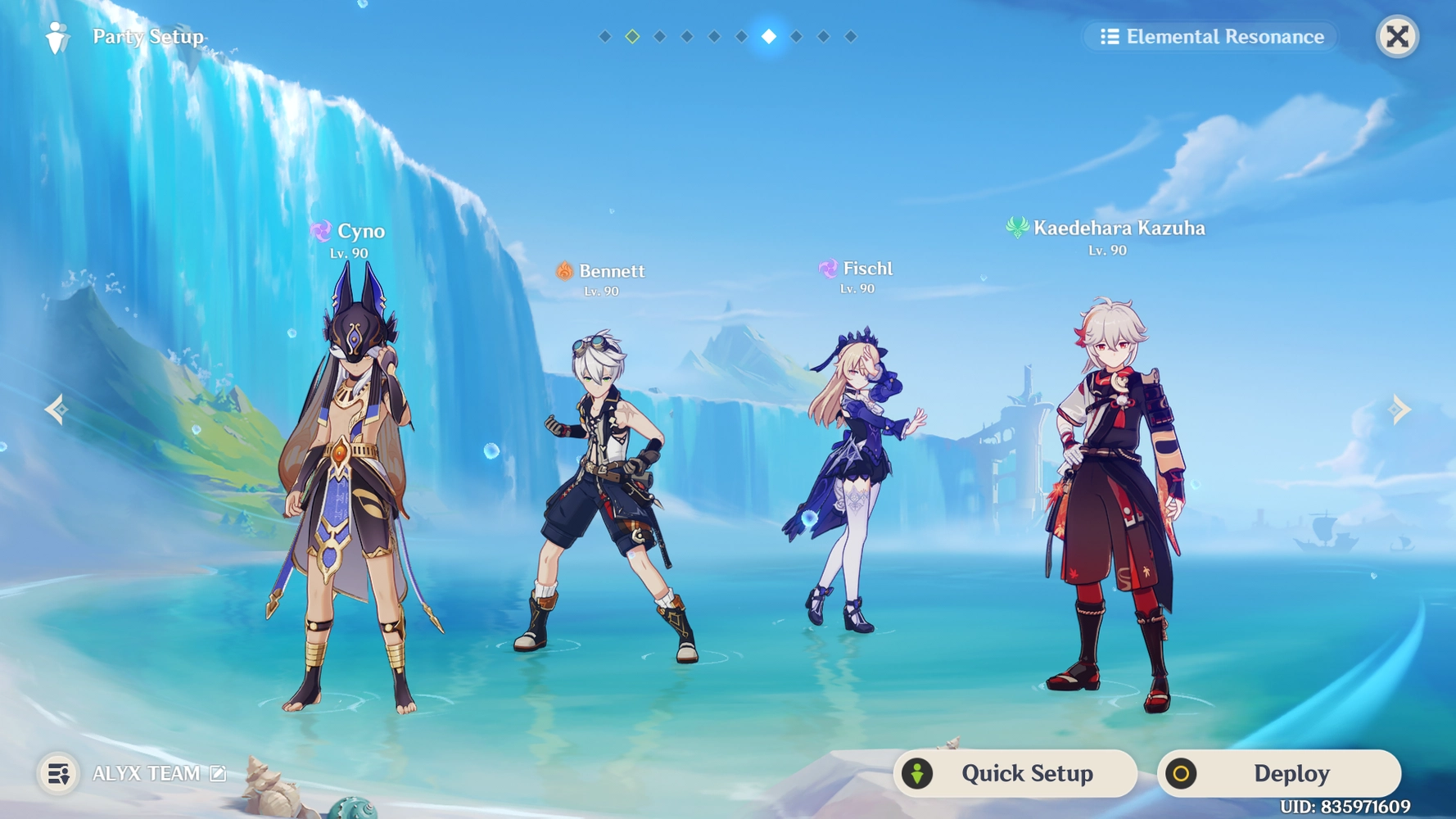The height and width of the screenshot is (819, 1456).
Task: Open the Party Setup avatar icon top-left
Action: [x=56, y=36]
